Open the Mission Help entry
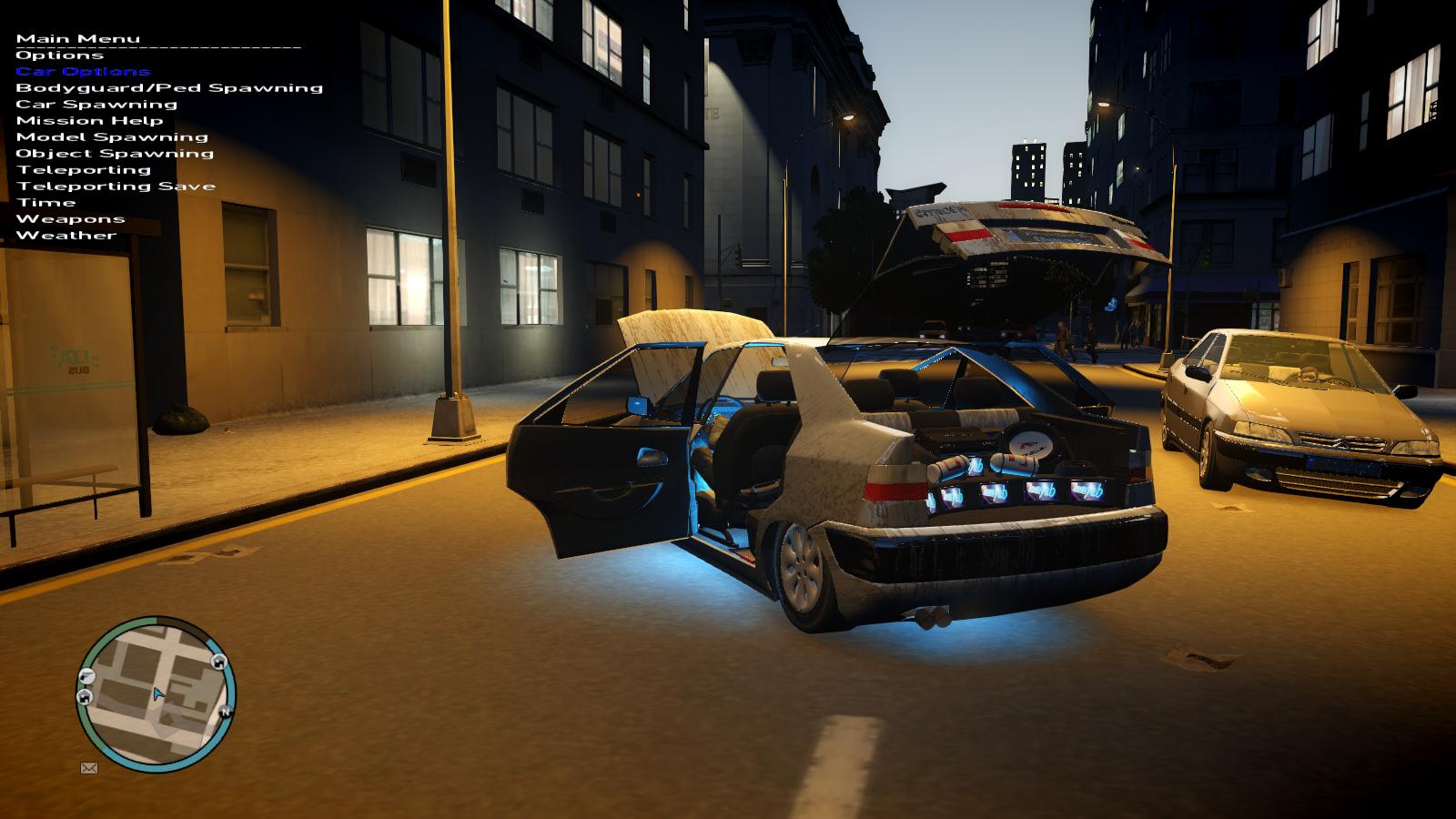The height and width of the screenshot is (819, 1456). 89,121
